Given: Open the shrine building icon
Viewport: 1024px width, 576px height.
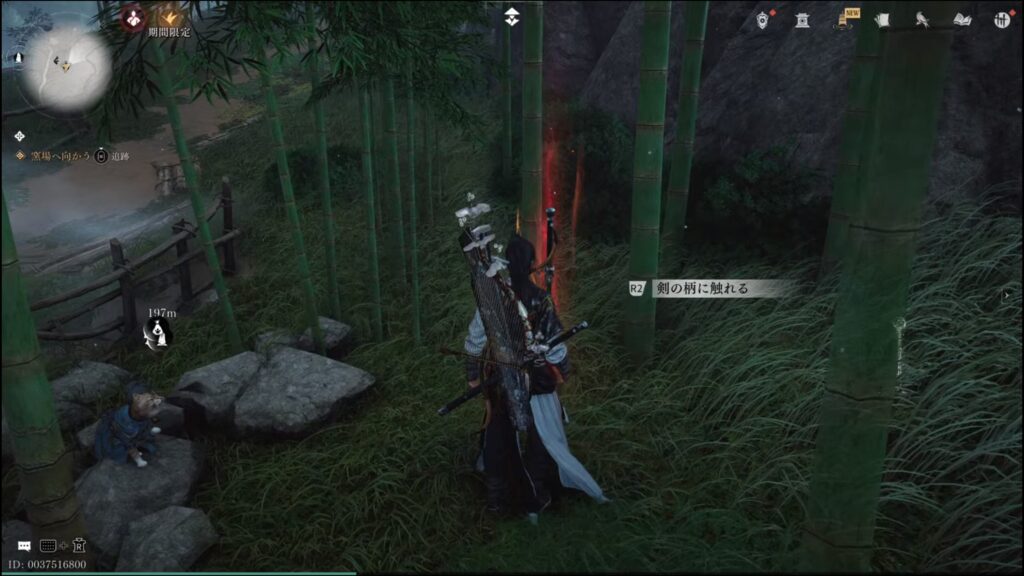Looking at the screenshot, I should click(802, 20).
